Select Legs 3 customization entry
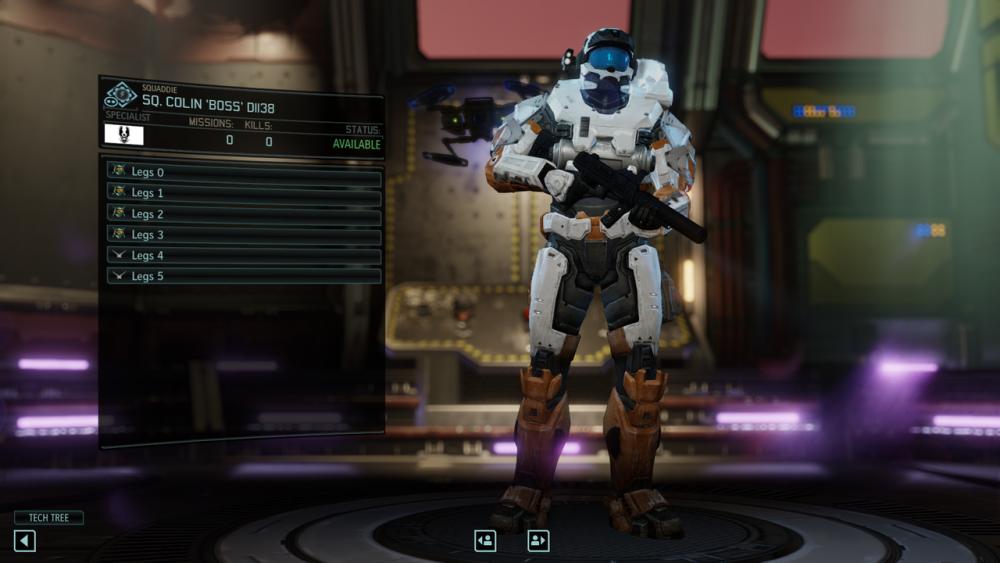The width and height of the screenshot is (1000, 563). click(244, 235)
